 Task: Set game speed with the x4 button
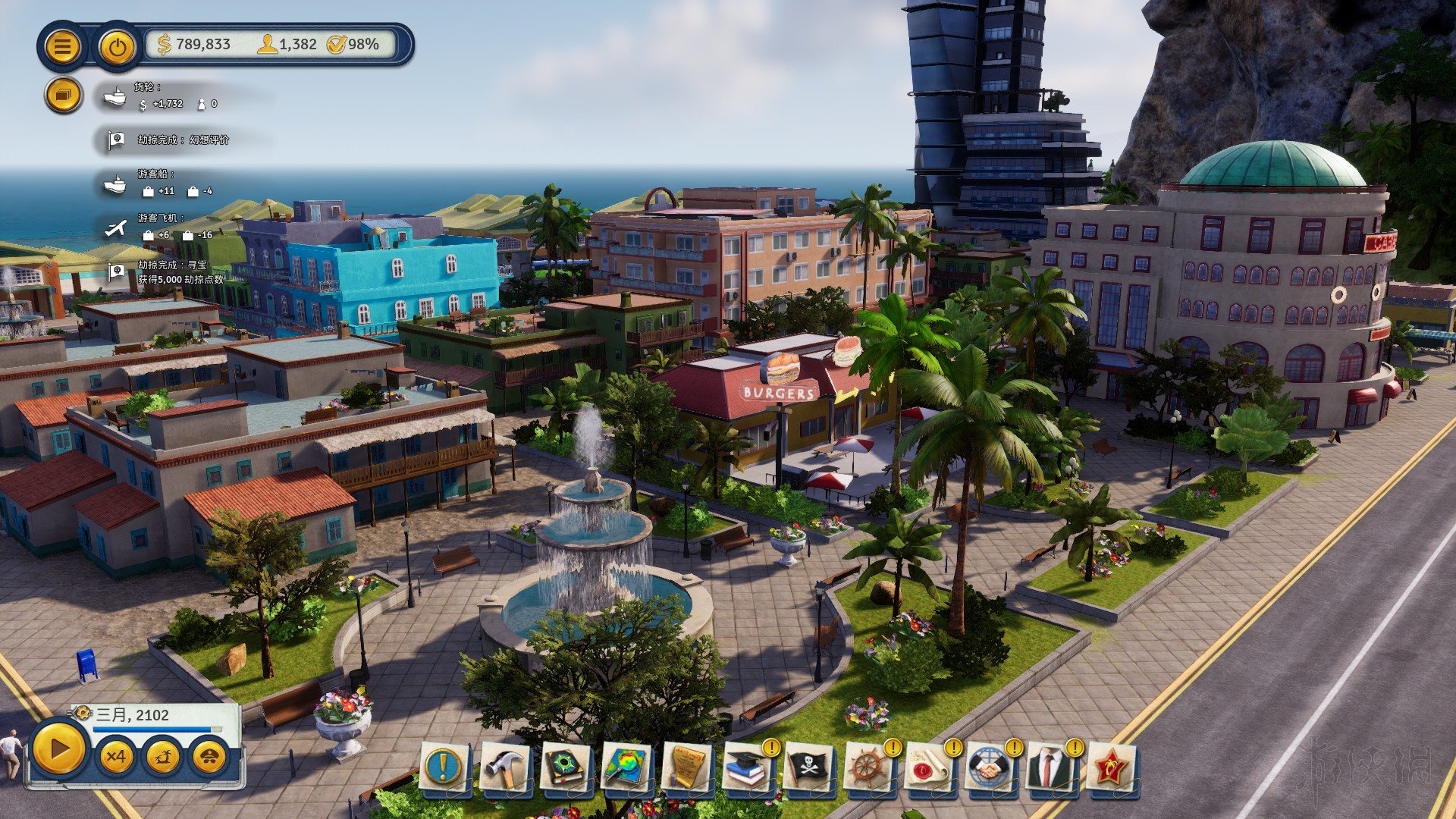[116, 756]
